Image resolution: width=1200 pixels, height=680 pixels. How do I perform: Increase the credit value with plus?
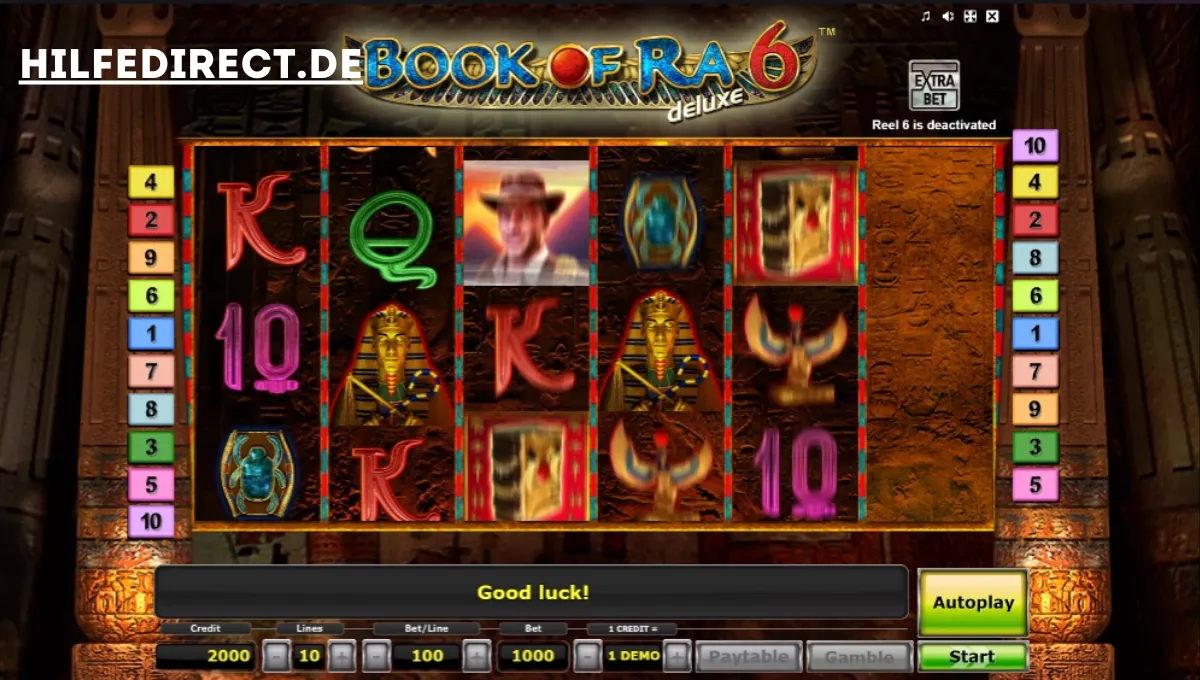tap(677, 657)
